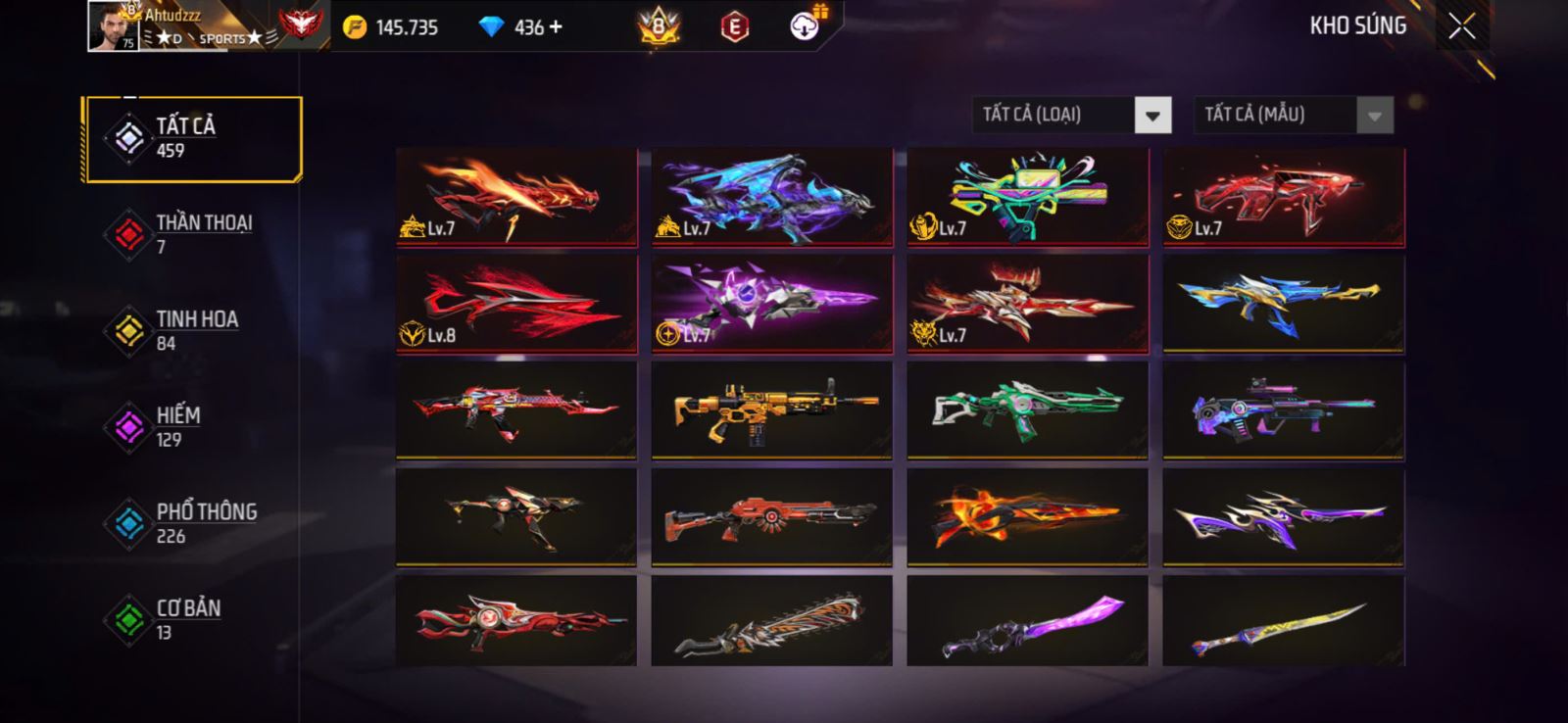This screenshot has height=723, width=1568.
Task: Select the gold and black rifle skin
Action: coord(772,410)
